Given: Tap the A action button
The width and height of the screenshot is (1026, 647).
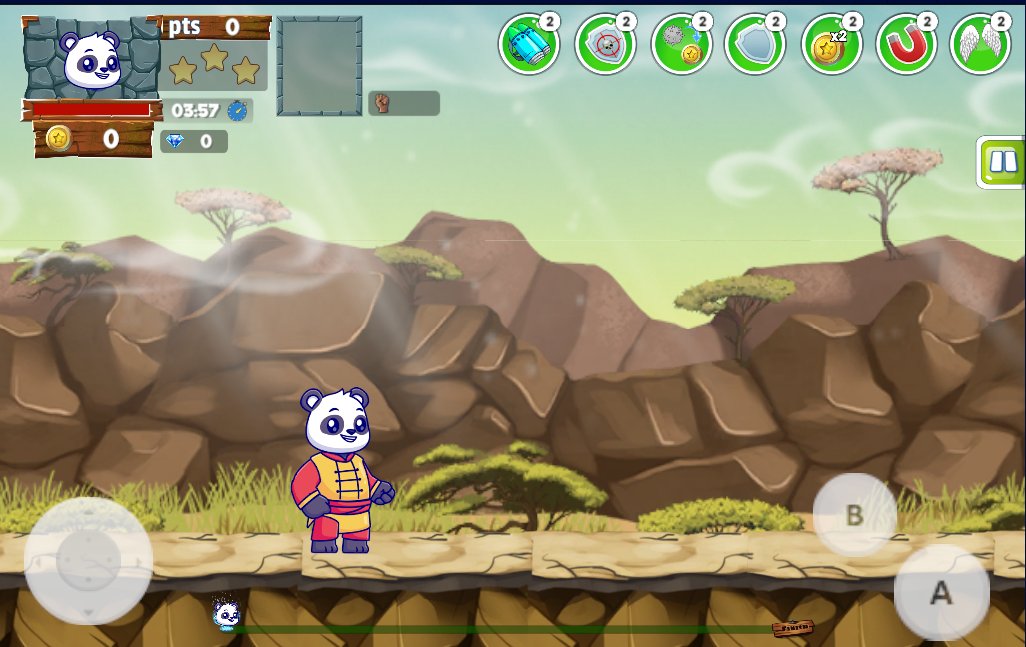Looking at the screenshot, I should [x=941, y=593].
